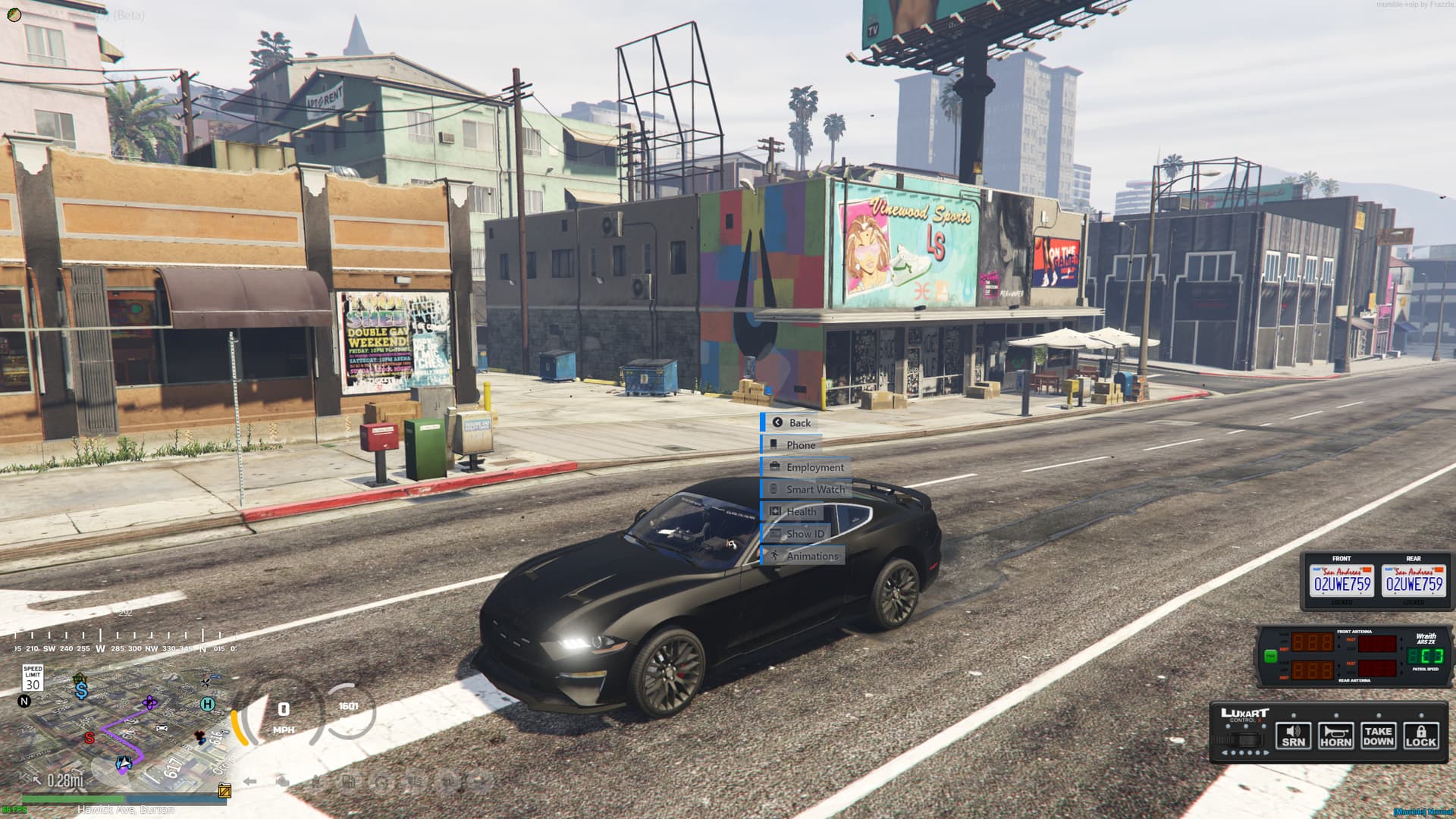
Task: Click the white car marker on minimap
Action: point(162,728)
